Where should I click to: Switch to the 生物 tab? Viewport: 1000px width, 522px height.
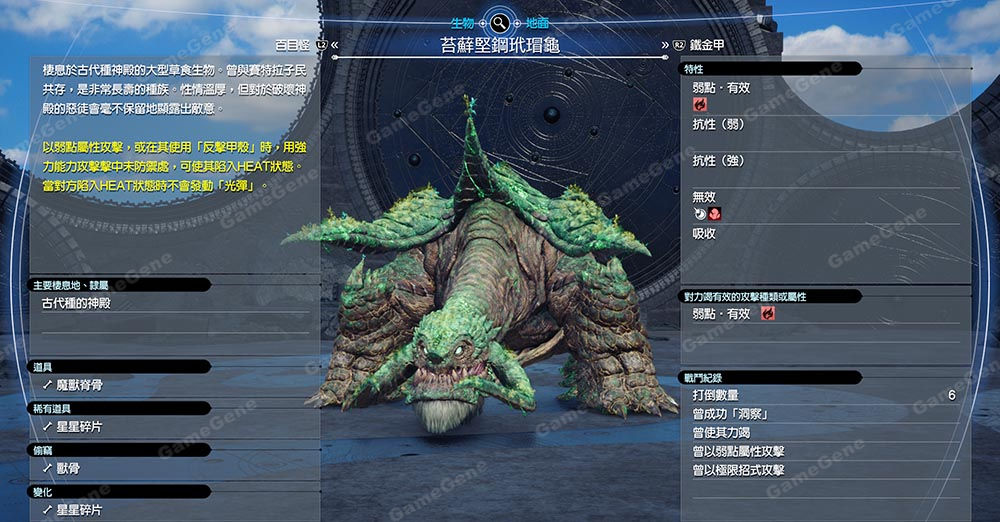463,22
